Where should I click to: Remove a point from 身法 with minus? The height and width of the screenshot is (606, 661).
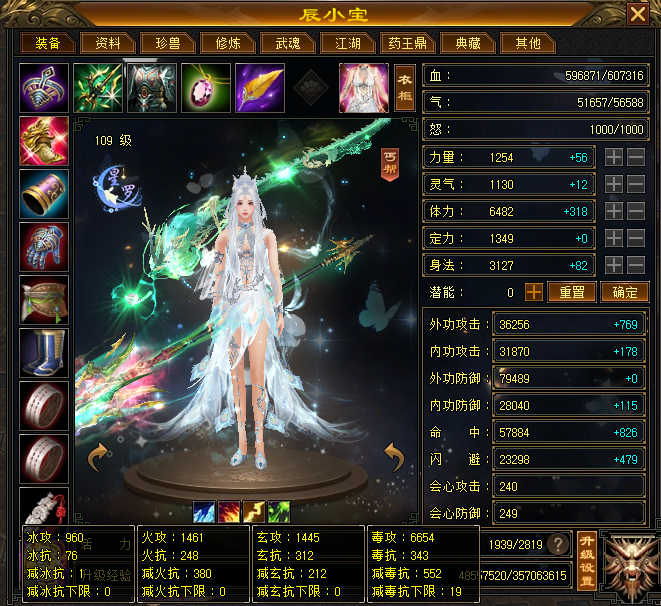(636, 265)
